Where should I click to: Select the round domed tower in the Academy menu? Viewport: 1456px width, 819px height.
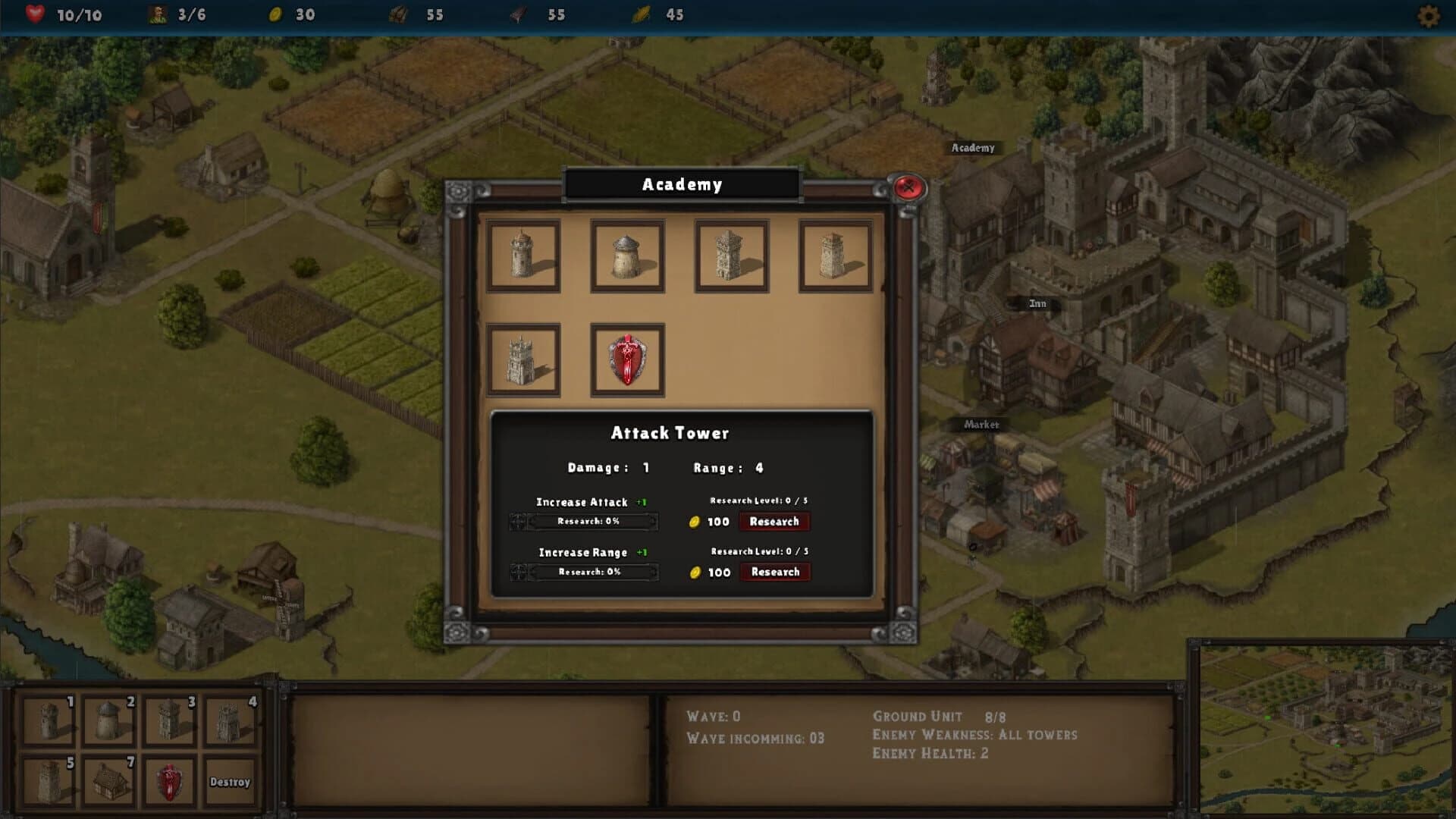pyautogui.click(x=628, y=256)
